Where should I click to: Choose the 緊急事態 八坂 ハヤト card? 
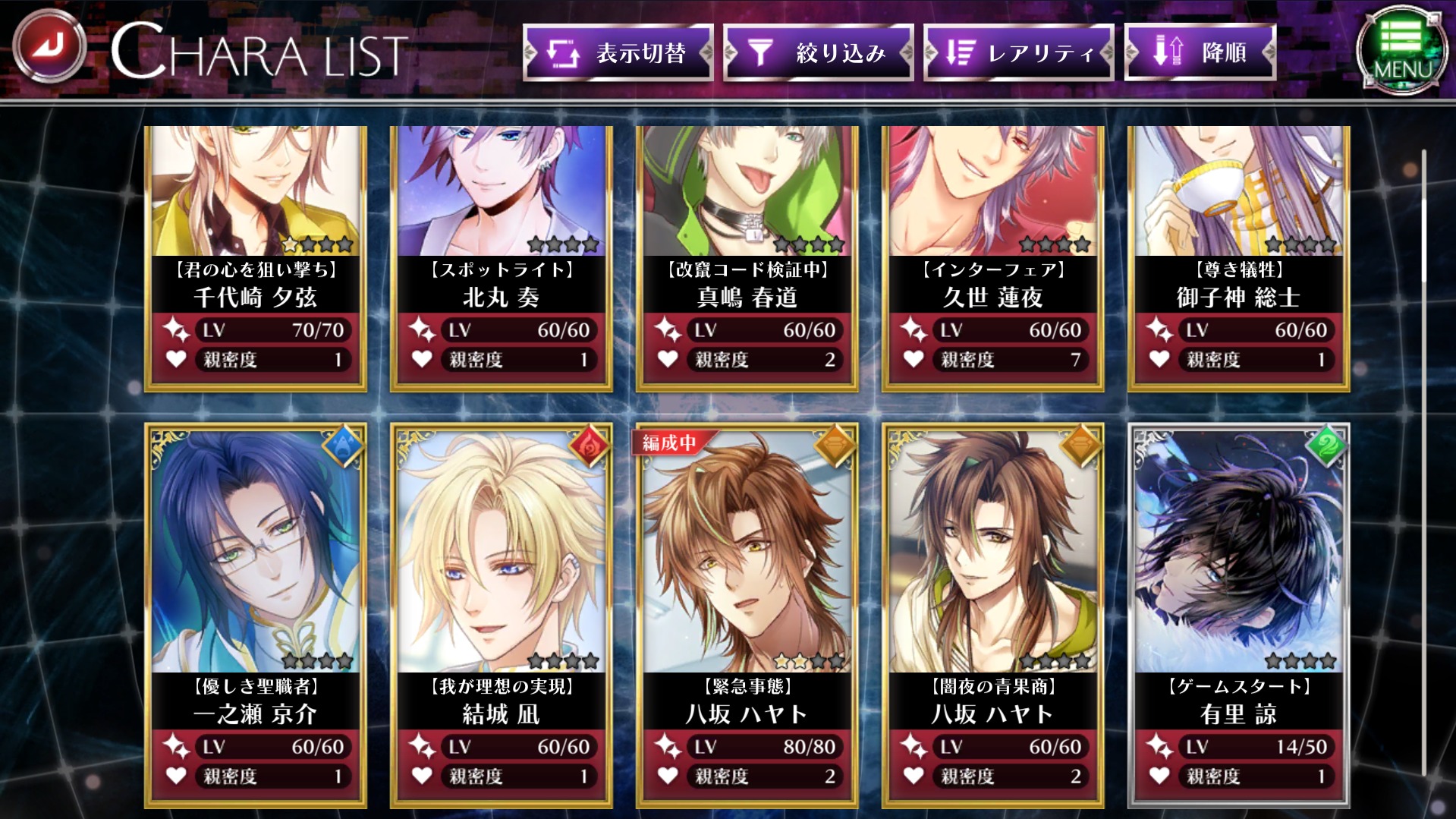coord(747,615)
